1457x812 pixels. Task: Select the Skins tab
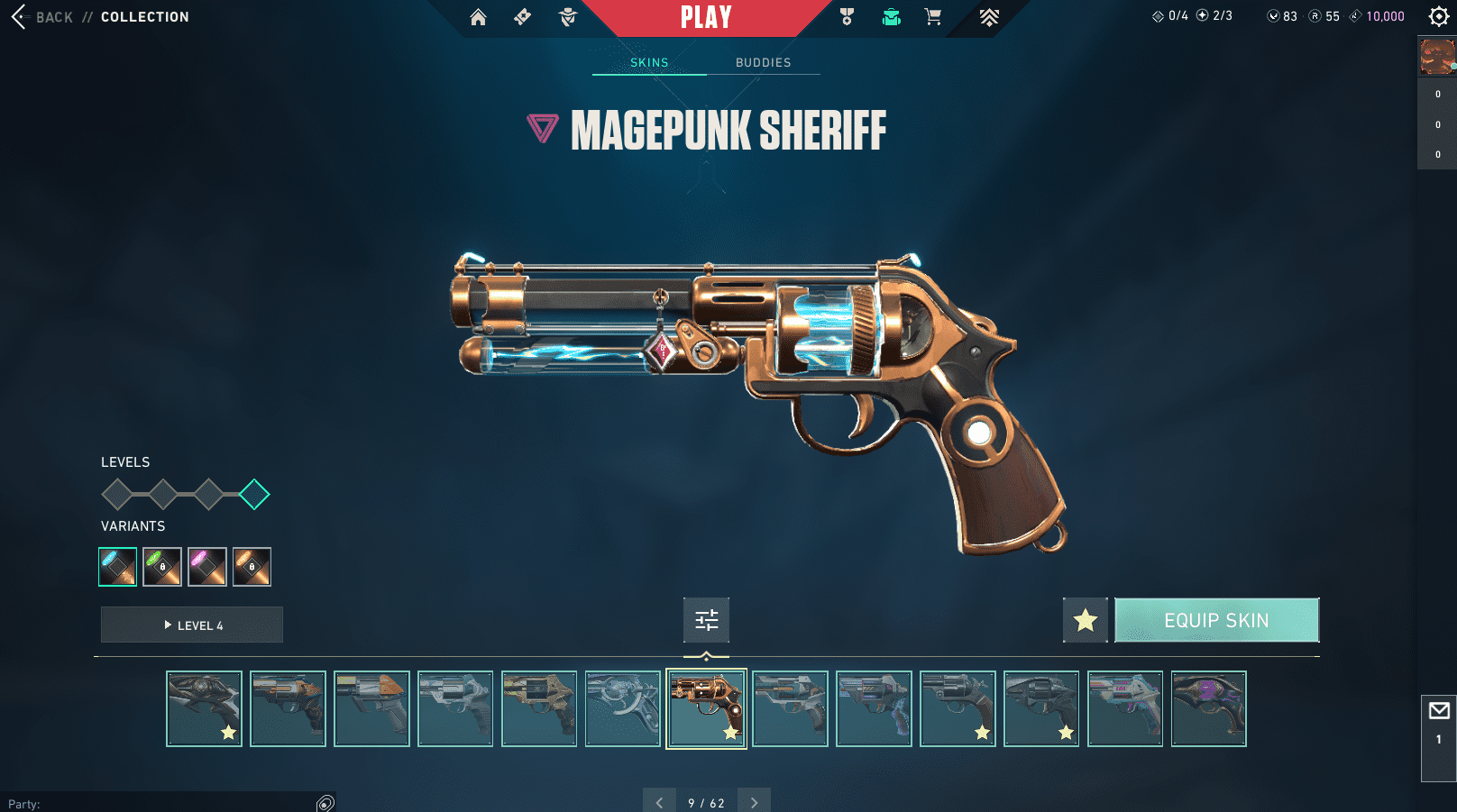click(649, 62)
